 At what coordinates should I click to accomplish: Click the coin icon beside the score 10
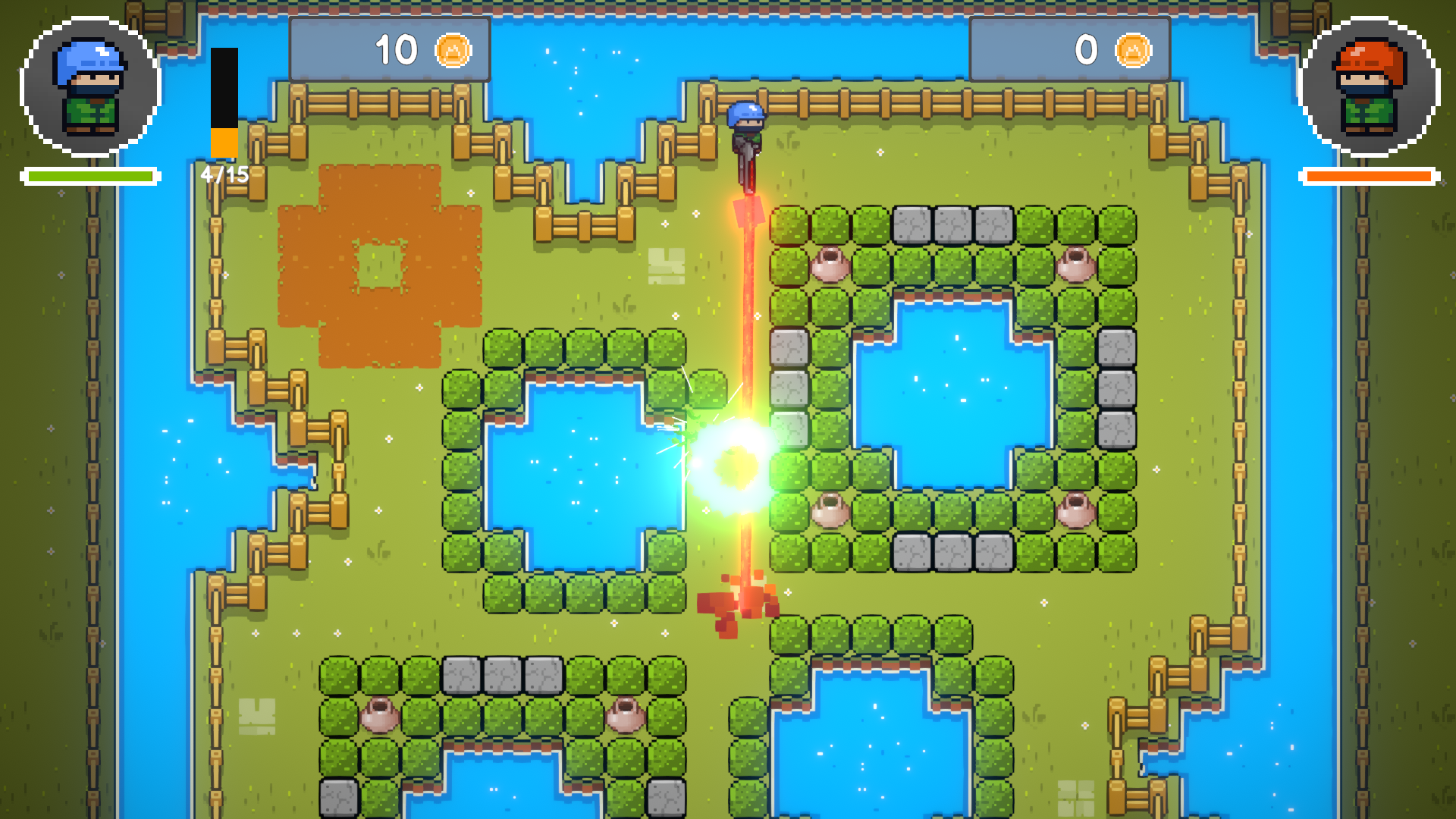pyautogui.click(x=453, y=49)
